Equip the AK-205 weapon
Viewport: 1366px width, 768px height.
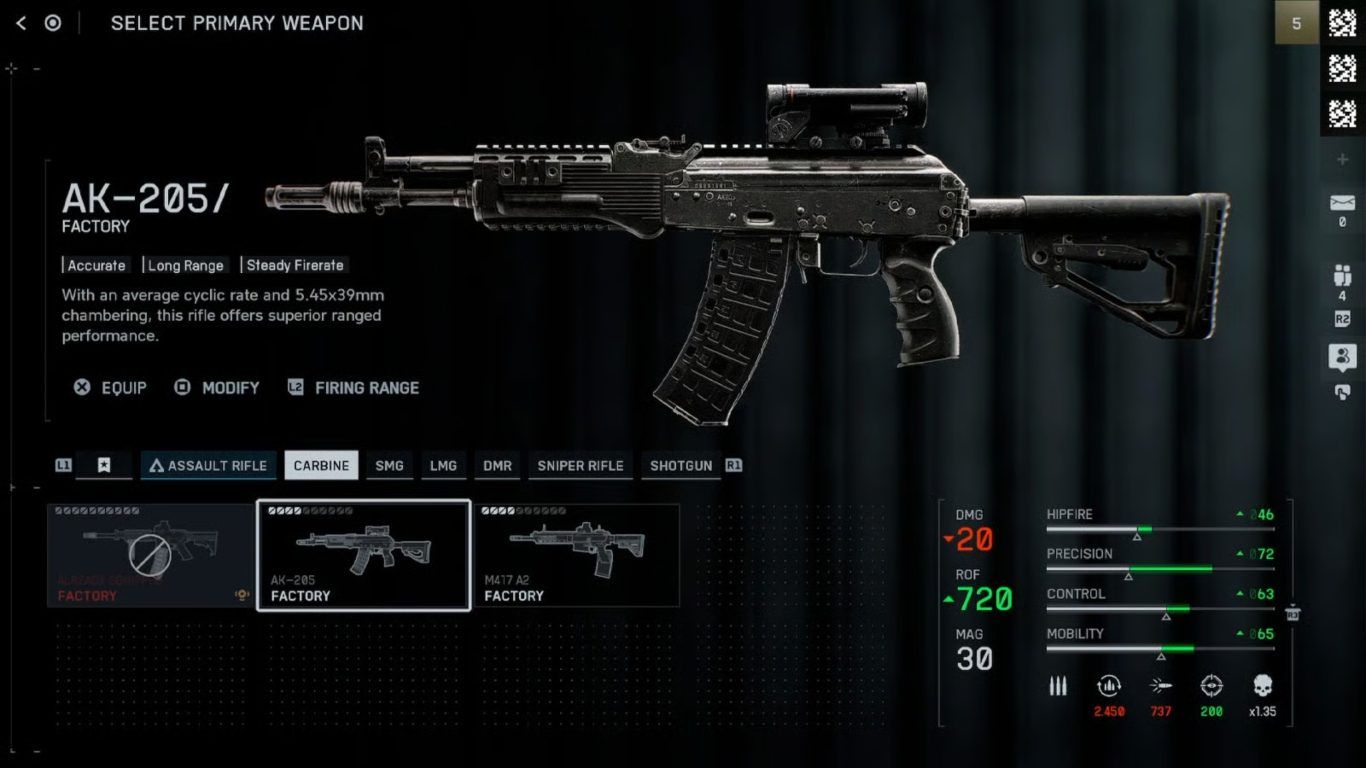[x=110, y=388]
